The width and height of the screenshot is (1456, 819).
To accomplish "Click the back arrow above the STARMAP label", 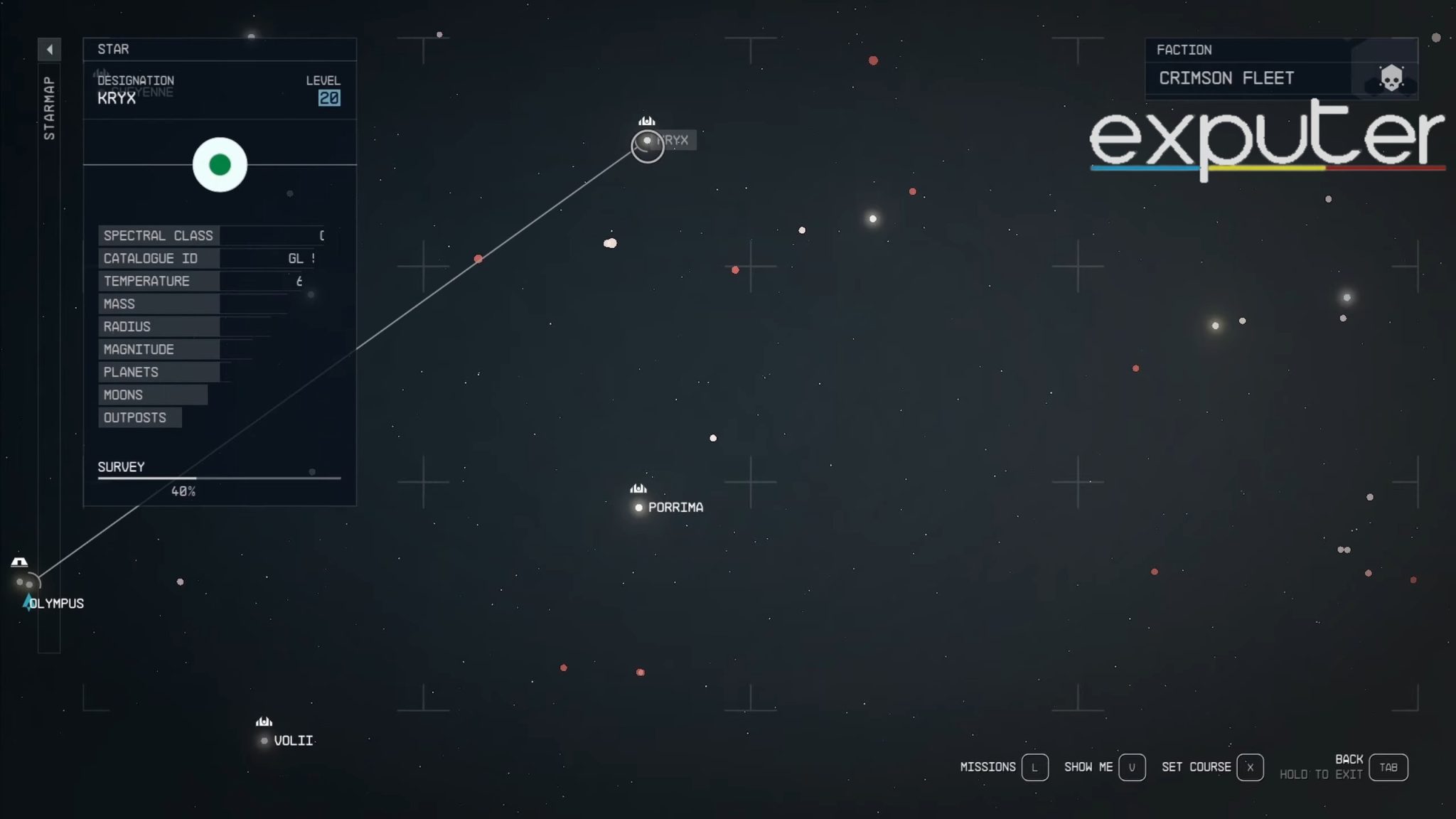I will tap(49, 49).
